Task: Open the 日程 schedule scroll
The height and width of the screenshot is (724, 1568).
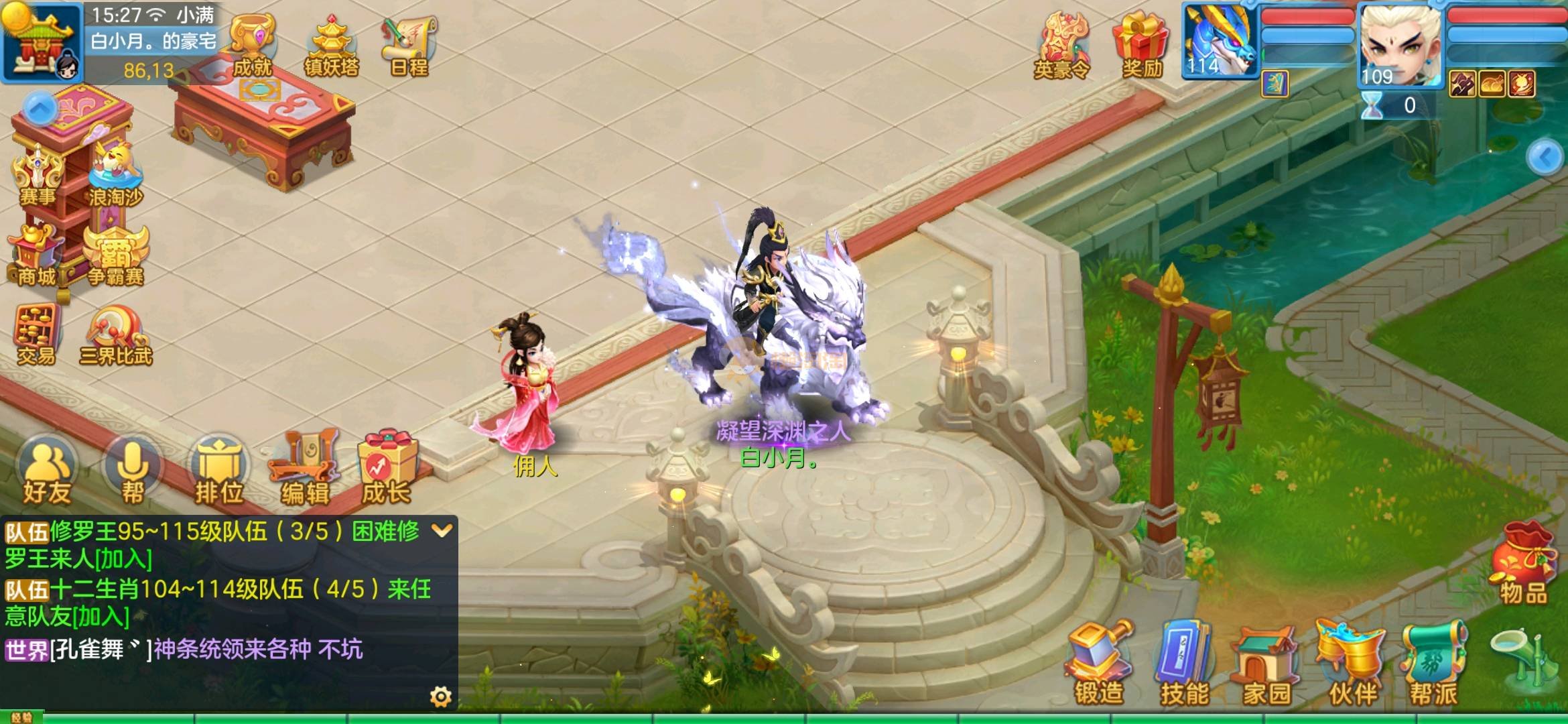Action: 408,46
